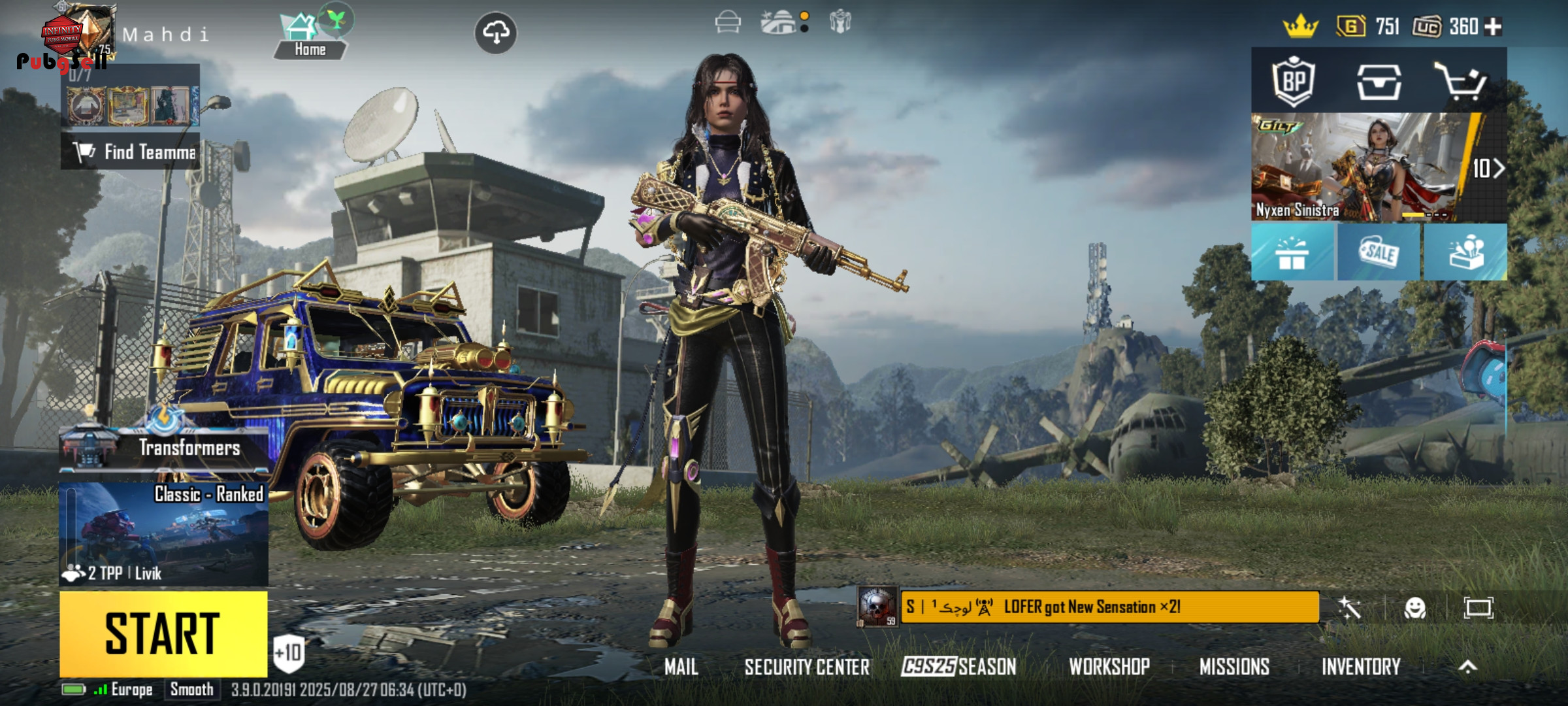Viewport: 1568px width, 706px height.
Task: Open the shopping cart store
Action: [1461, 82]
